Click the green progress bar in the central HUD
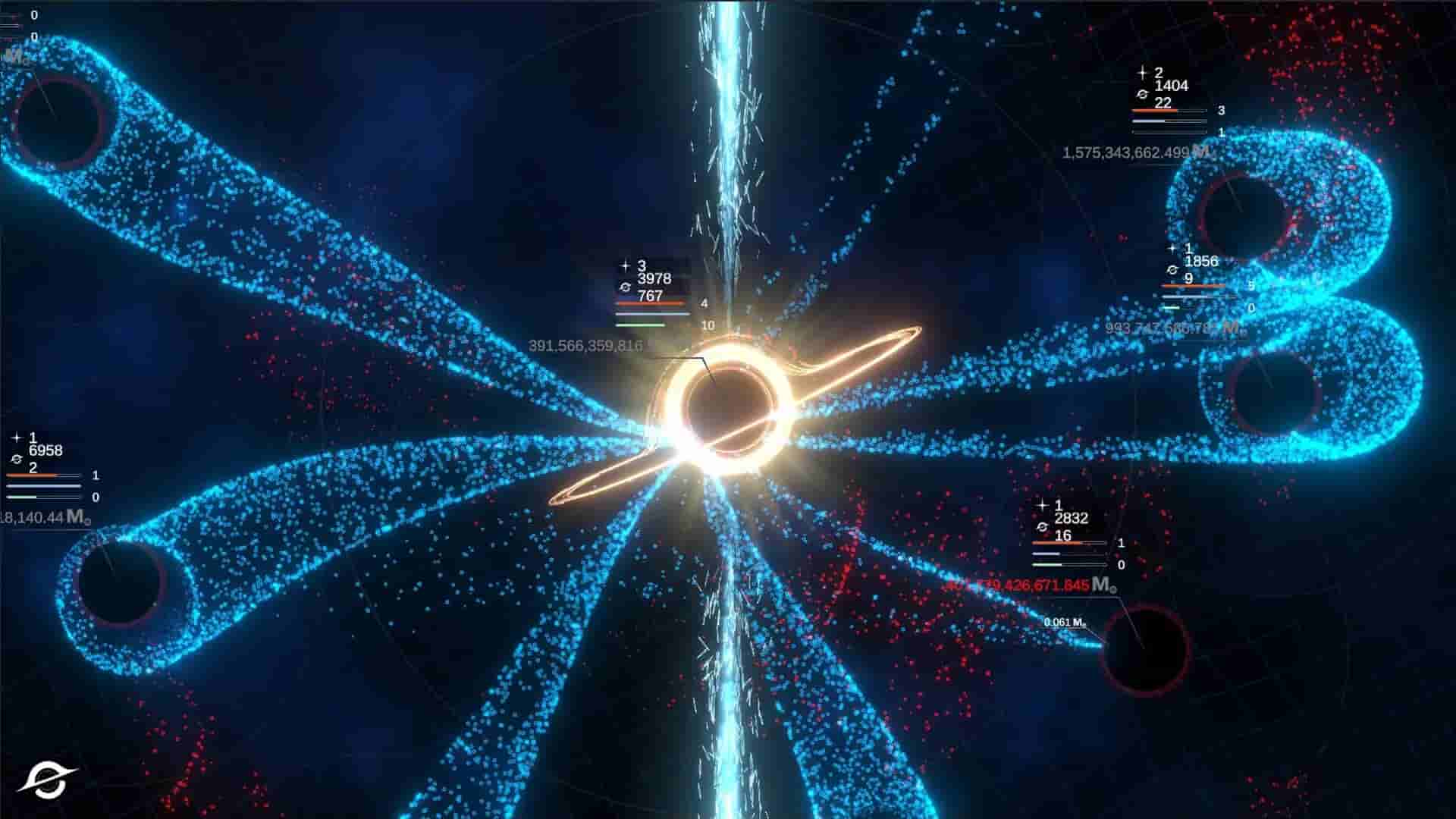 click(x=642, y=325)
